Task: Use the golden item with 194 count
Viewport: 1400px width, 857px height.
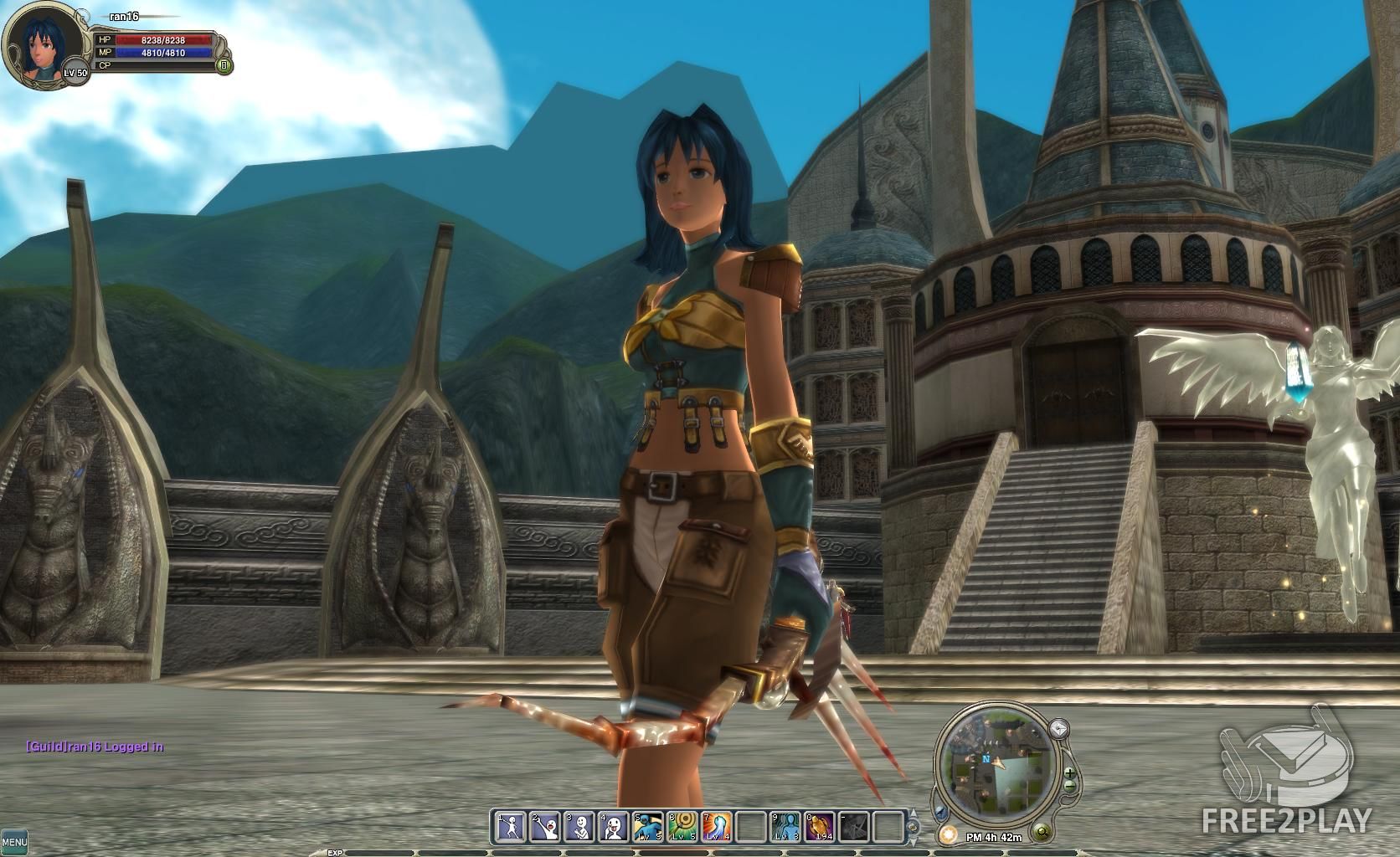Action: tap(820, 827)
